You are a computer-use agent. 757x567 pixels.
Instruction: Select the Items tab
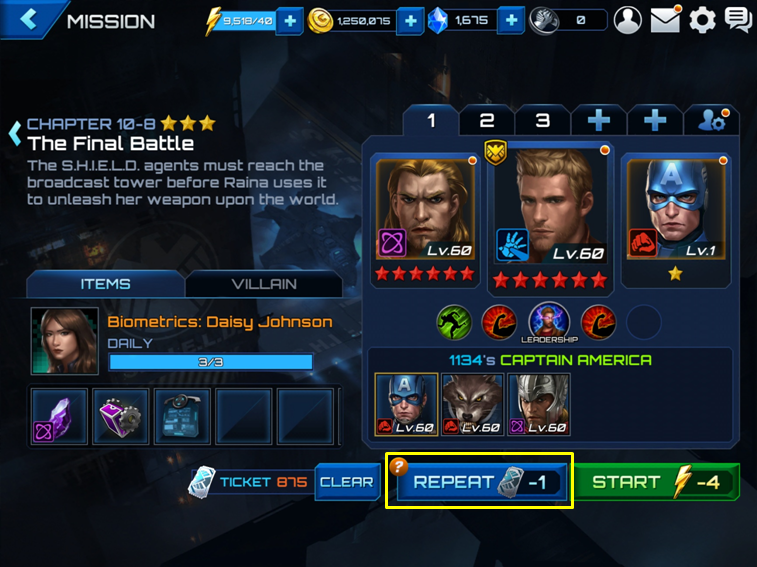pyautogui.click(x=105, y=284)
